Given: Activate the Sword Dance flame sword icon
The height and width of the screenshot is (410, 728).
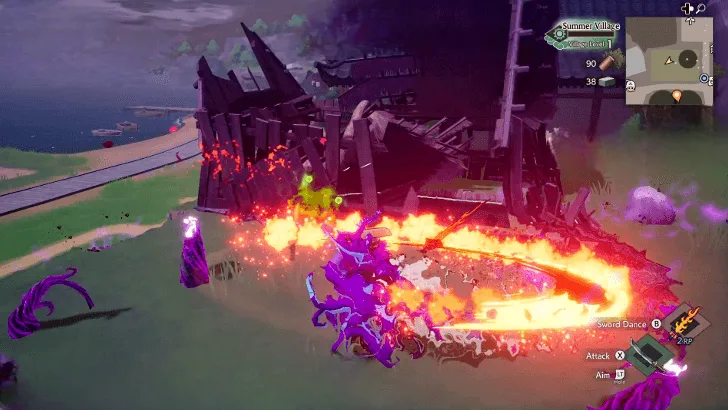Looking at the screenshot, I should click(684, 323).
